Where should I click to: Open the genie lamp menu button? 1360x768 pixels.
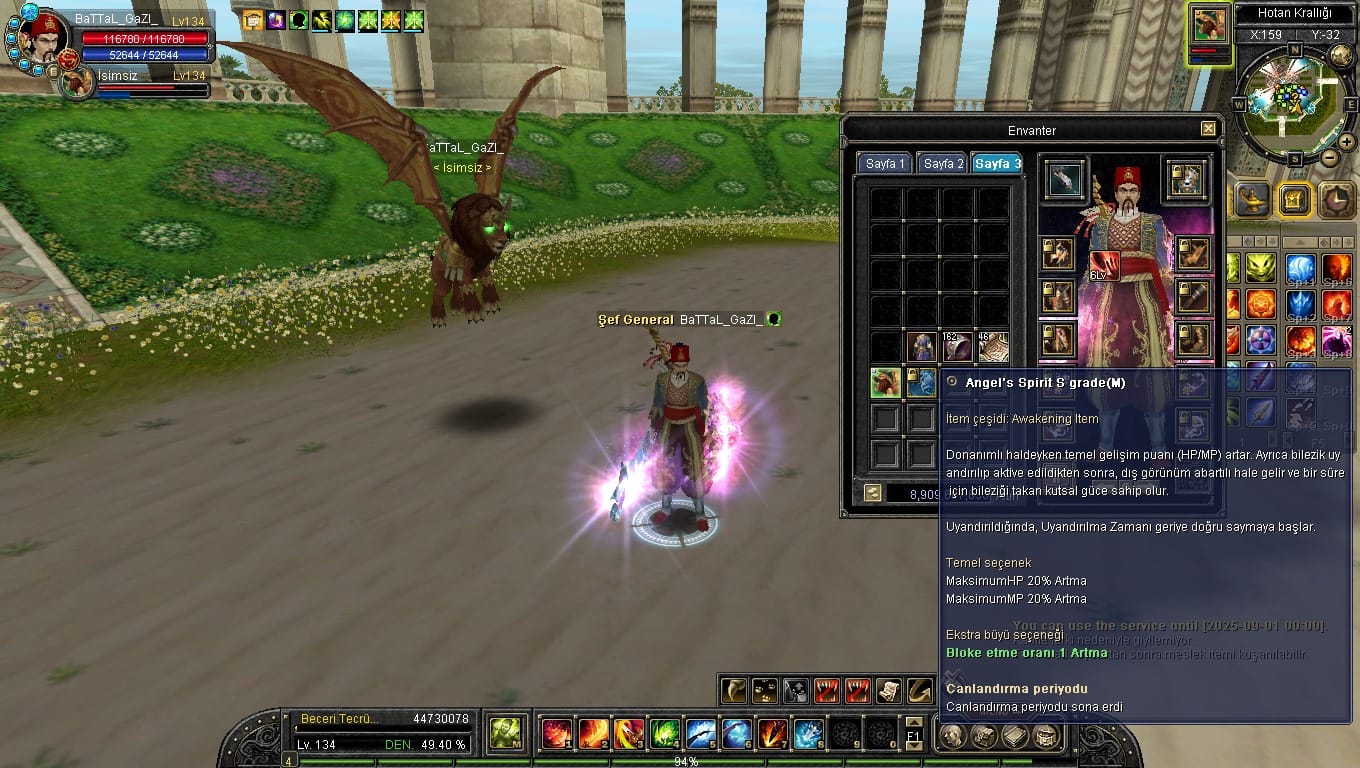(x=1252, y=199)
